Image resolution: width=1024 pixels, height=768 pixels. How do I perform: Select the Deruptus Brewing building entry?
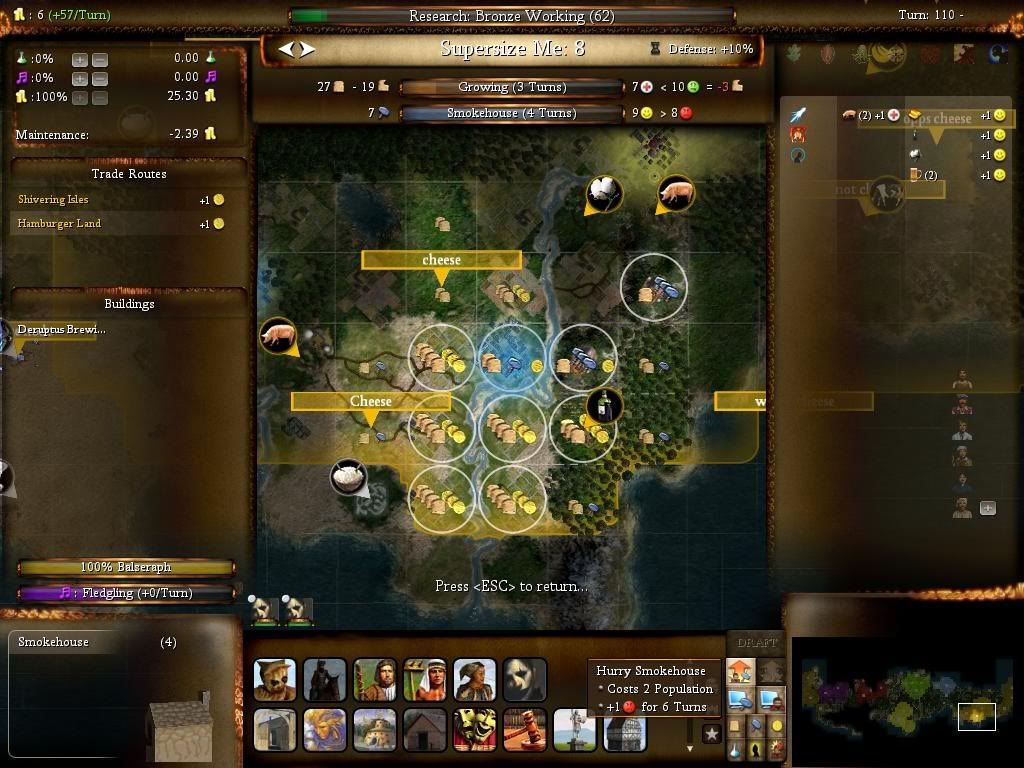click(x=62, y=330)
